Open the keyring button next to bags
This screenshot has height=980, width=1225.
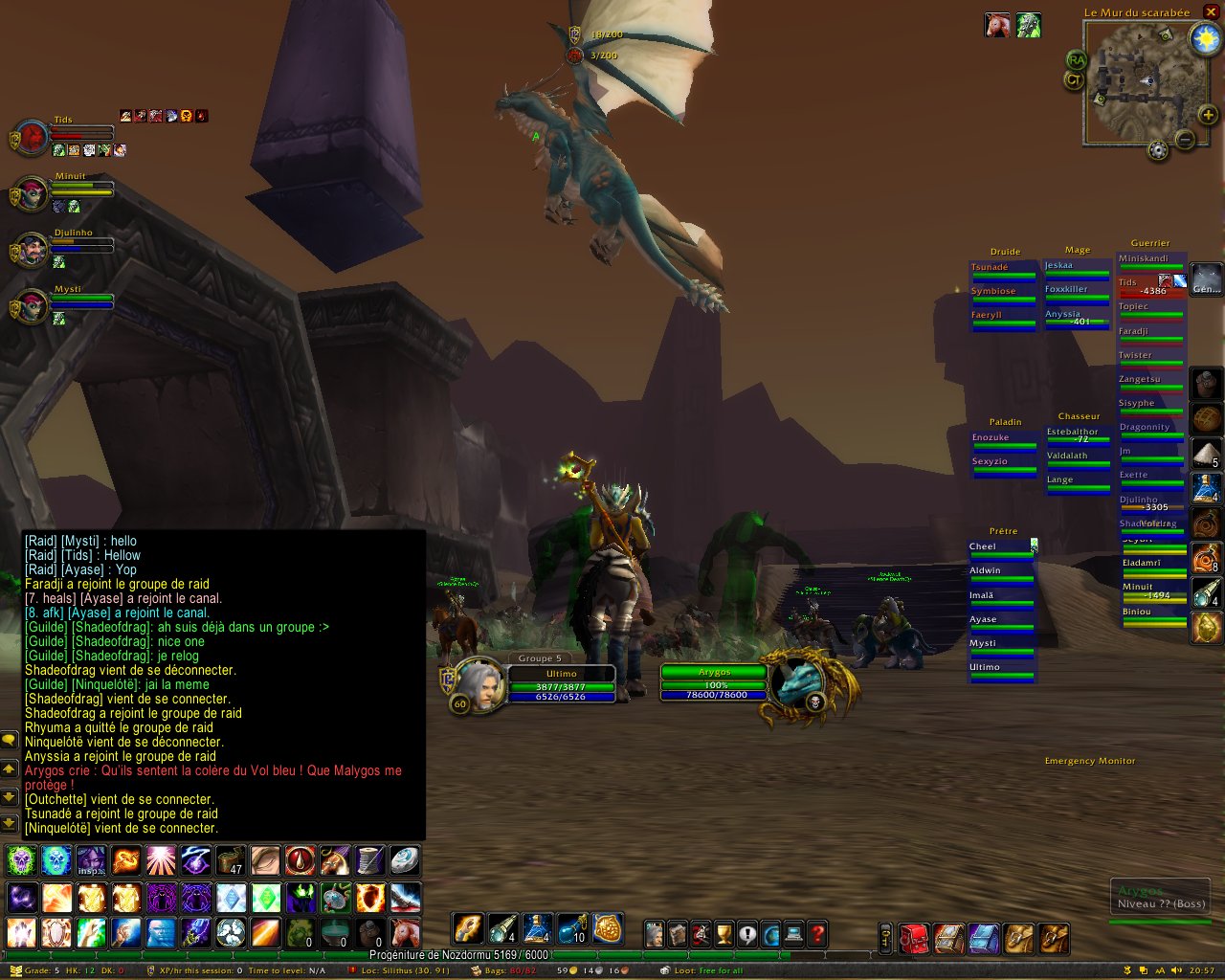pos(885,939)
